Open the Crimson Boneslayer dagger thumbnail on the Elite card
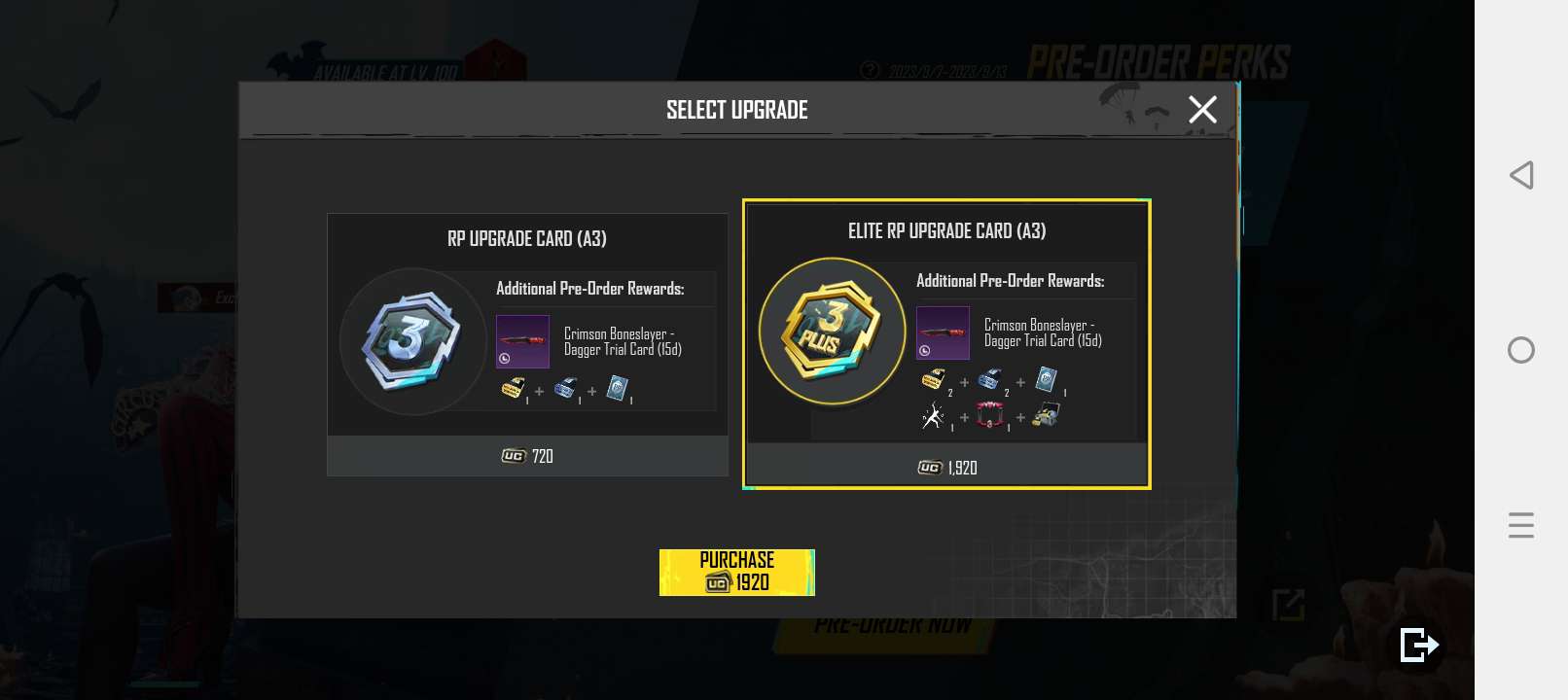Screen dimensions: 1568x700 [x=943, y=332]
